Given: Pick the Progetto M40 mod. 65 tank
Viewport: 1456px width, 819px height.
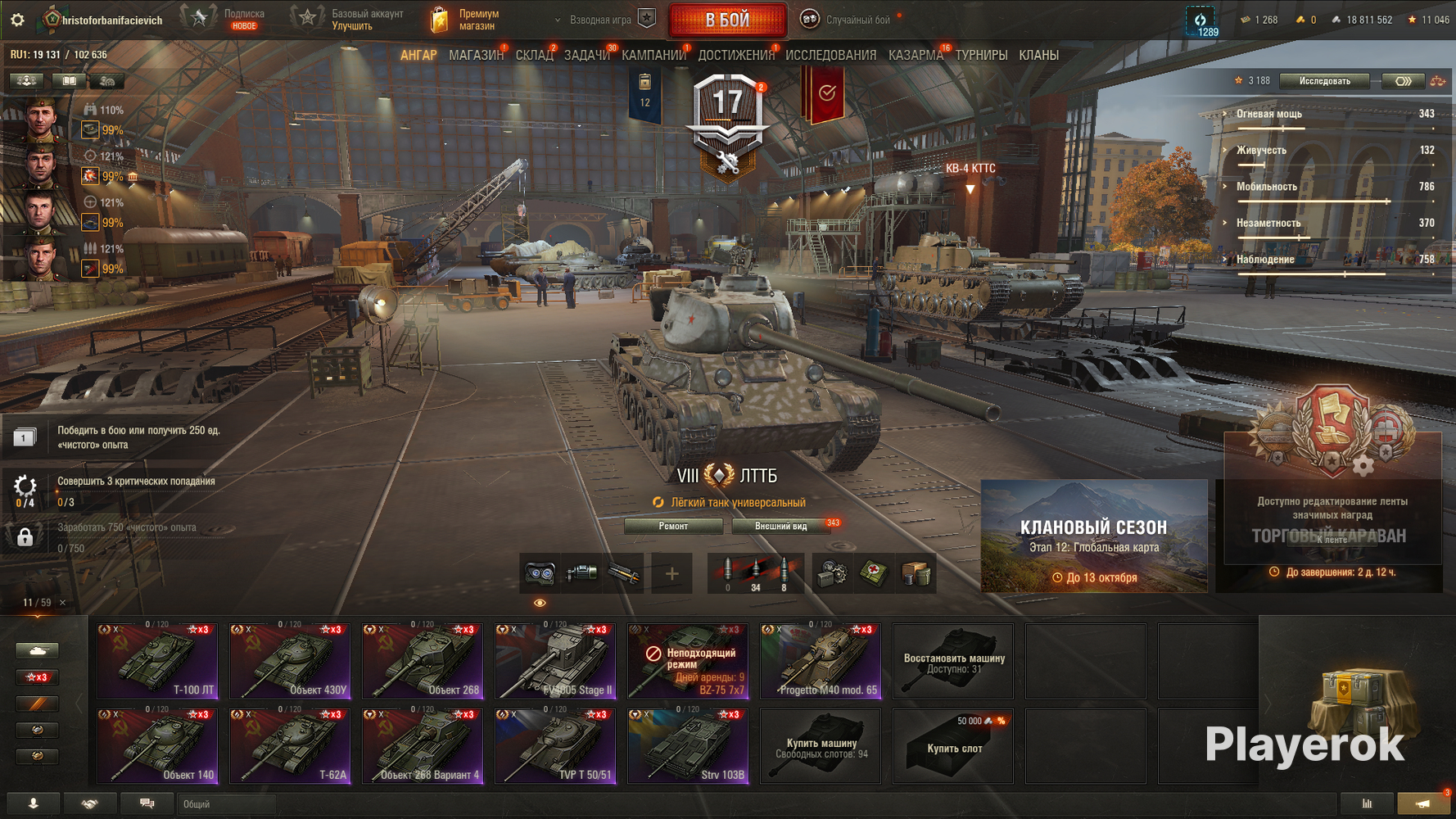Looking at the screenshot, I should [821, 661].
